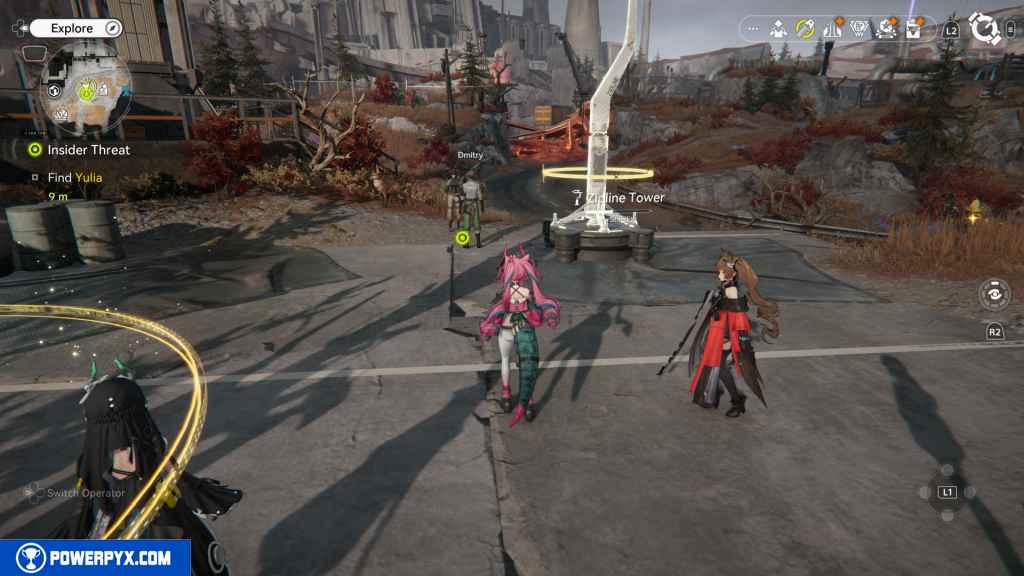Open the inverted triangle badge icon
The image size is (1024, 576).
tap(859, 29)
